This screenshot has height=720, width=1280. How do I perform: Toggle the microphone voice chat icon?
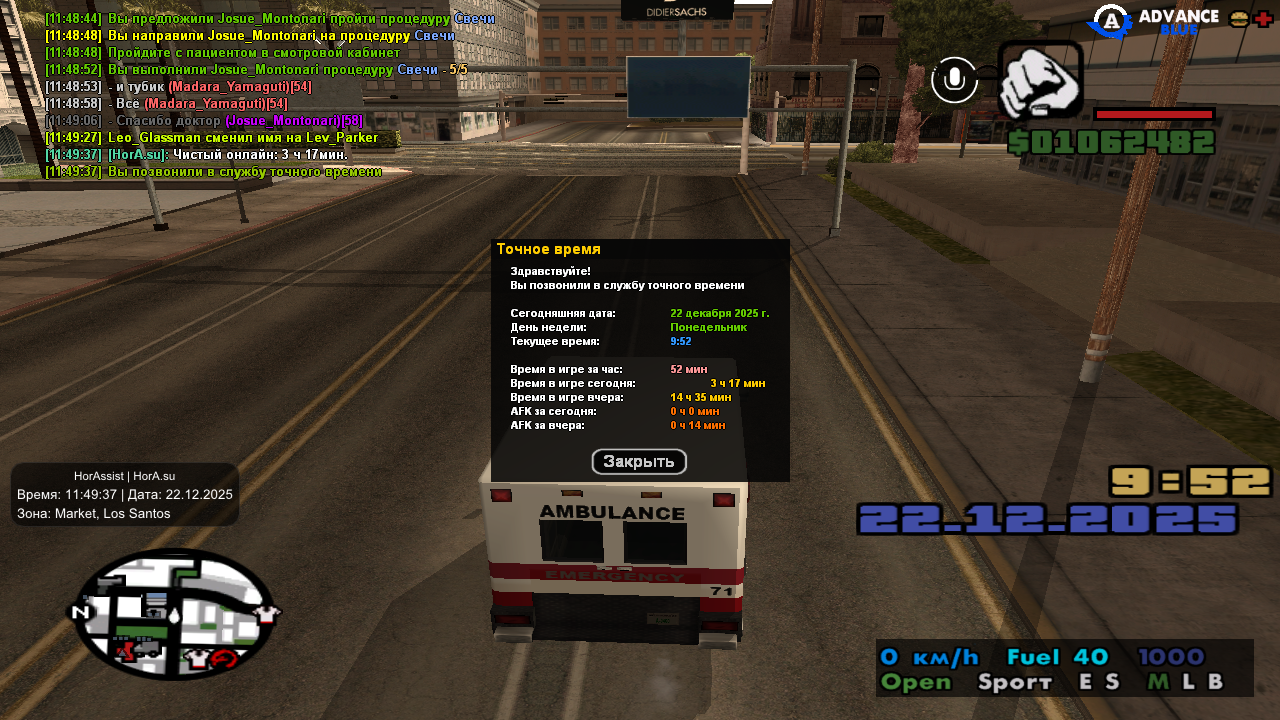[x=954, y=80]
